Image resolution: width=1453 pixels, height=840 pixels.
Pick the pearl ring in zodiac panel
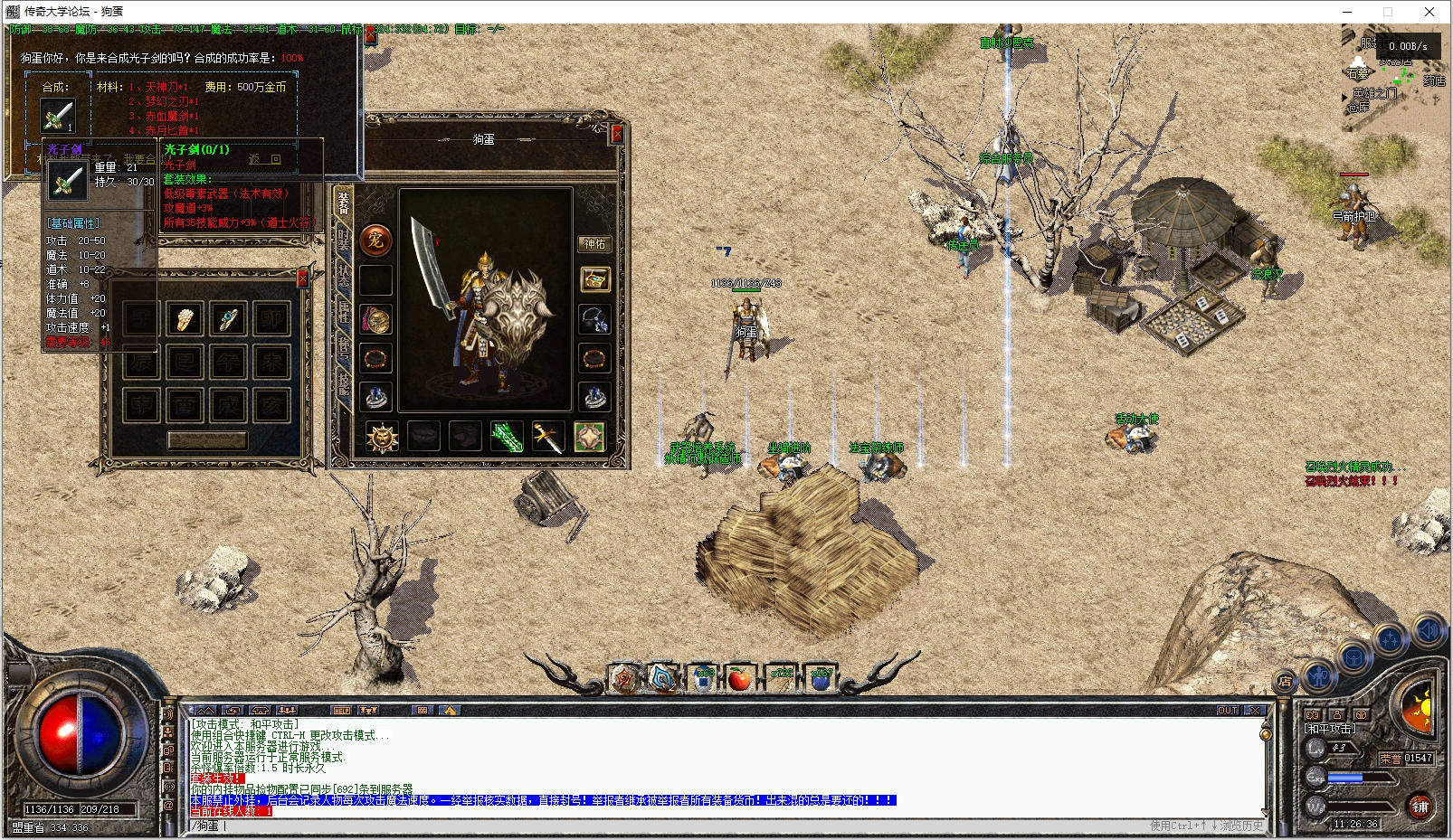(x=185, y=319)
